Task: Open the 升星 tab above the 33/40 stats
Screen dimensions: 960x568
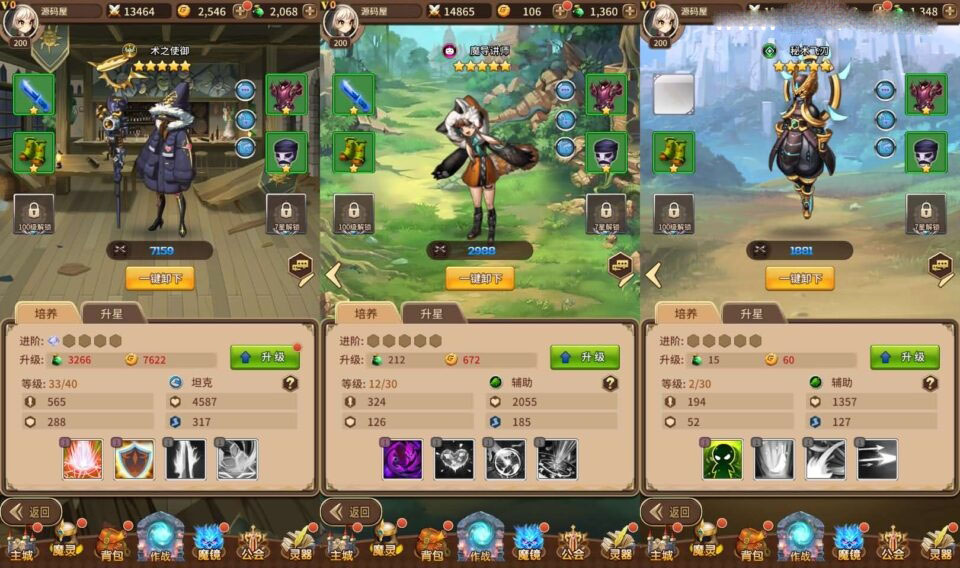Action: pos(112,313)
